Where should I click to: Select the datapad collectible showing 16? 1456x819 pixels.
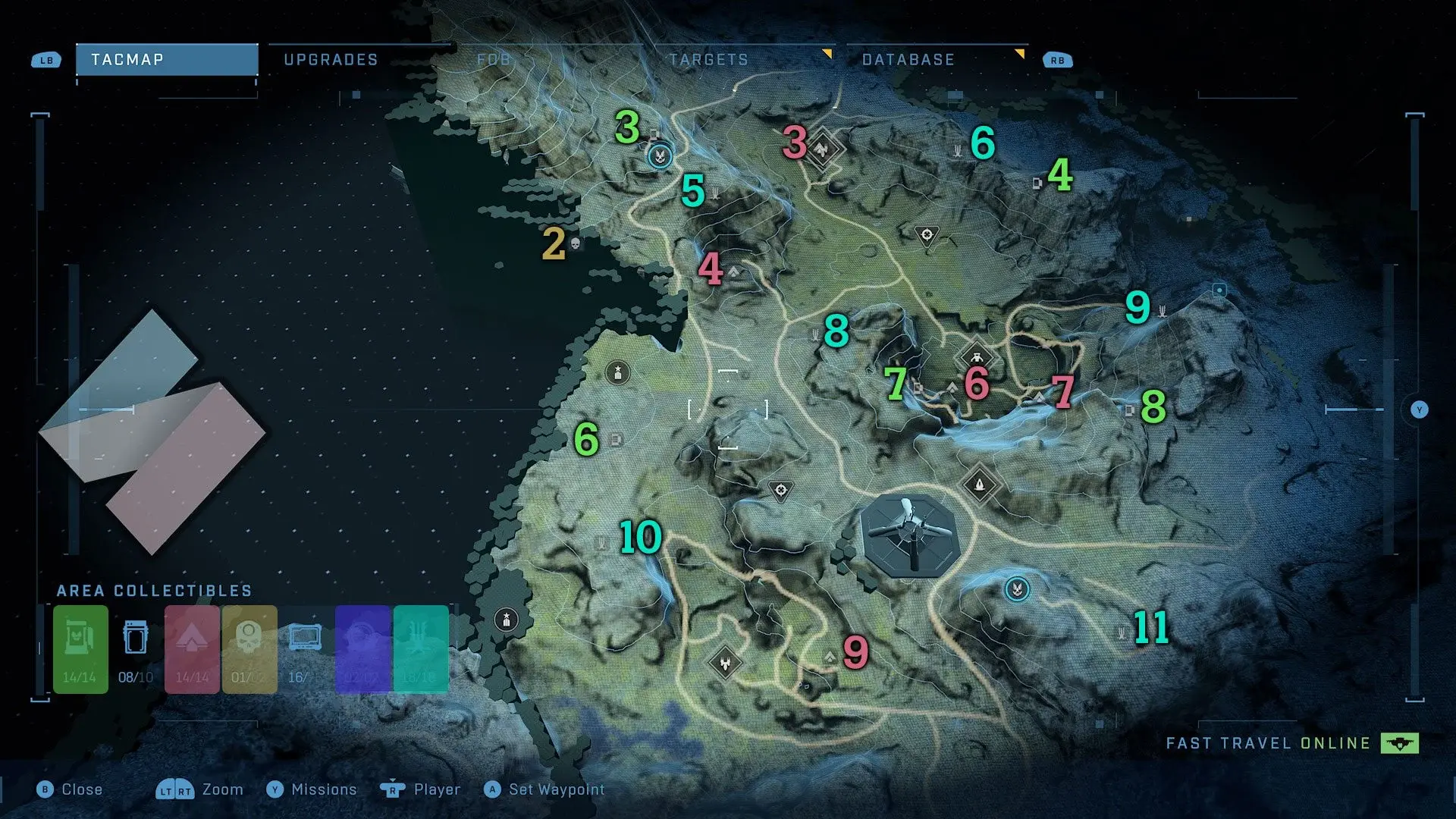(305, 649)
